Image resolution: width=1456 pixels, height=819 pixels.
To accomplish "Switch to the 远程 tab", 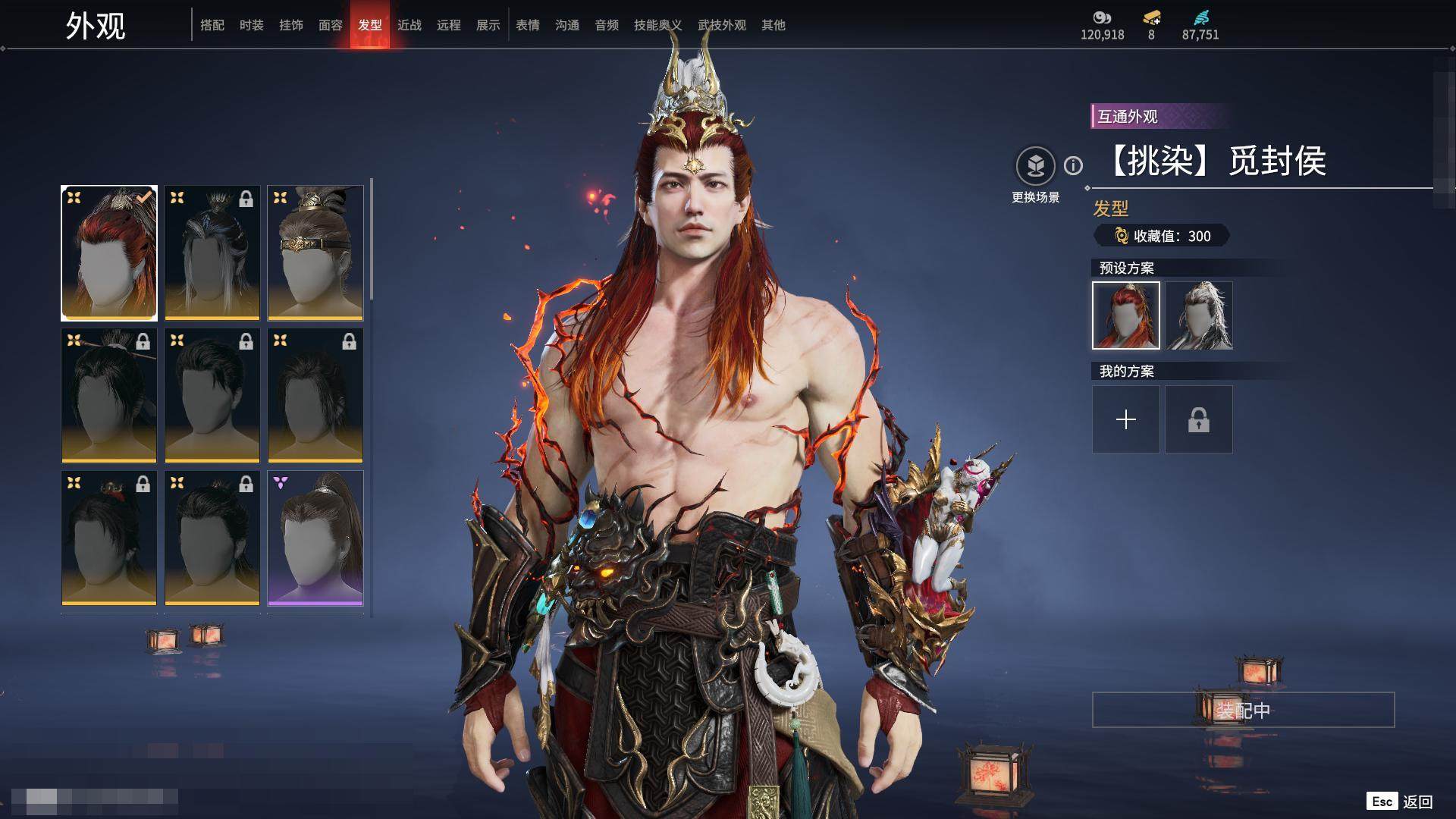I will tap(449, 25).
